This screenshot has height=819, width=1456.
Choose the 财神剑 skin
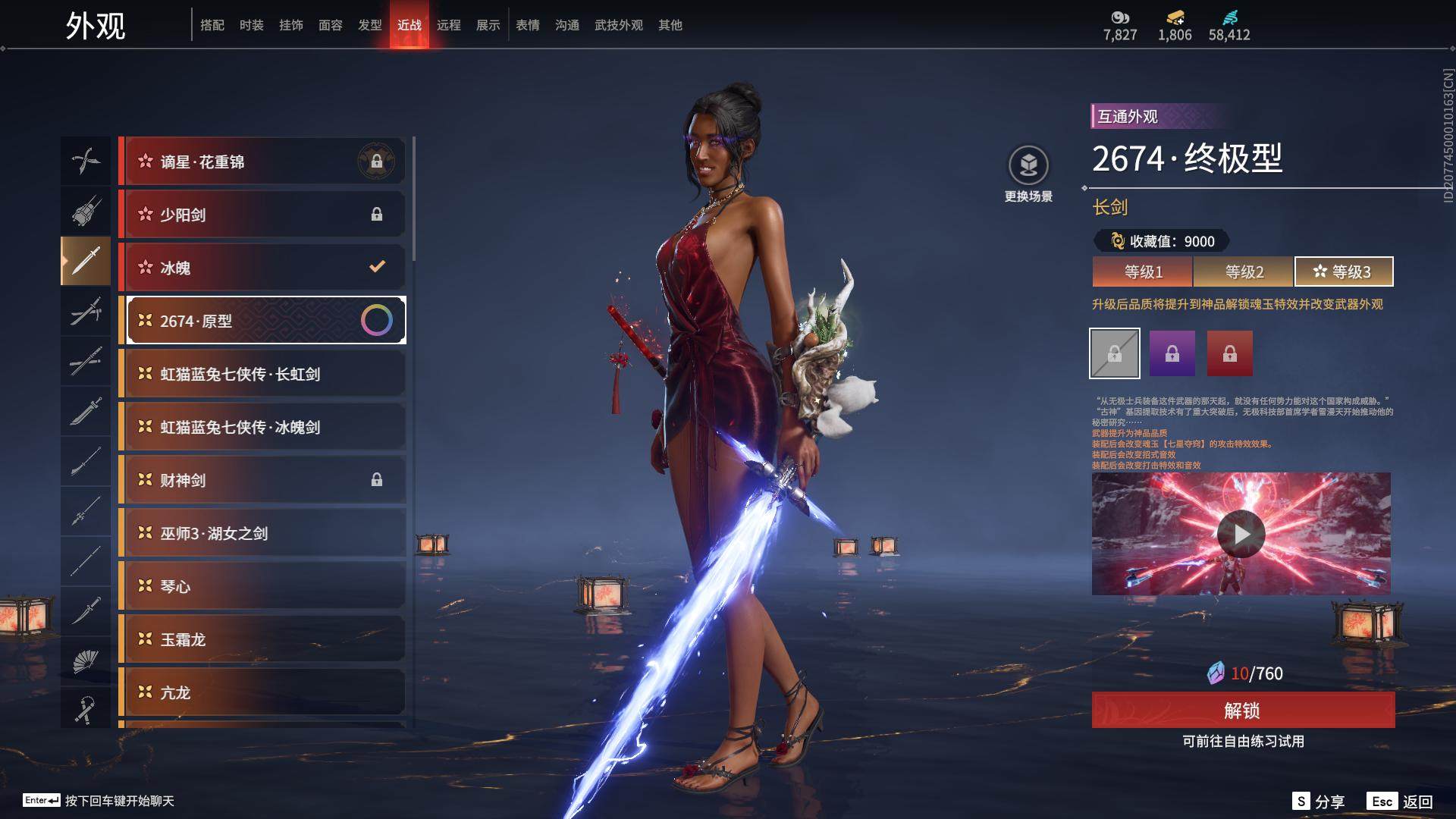tap(262, 480)
